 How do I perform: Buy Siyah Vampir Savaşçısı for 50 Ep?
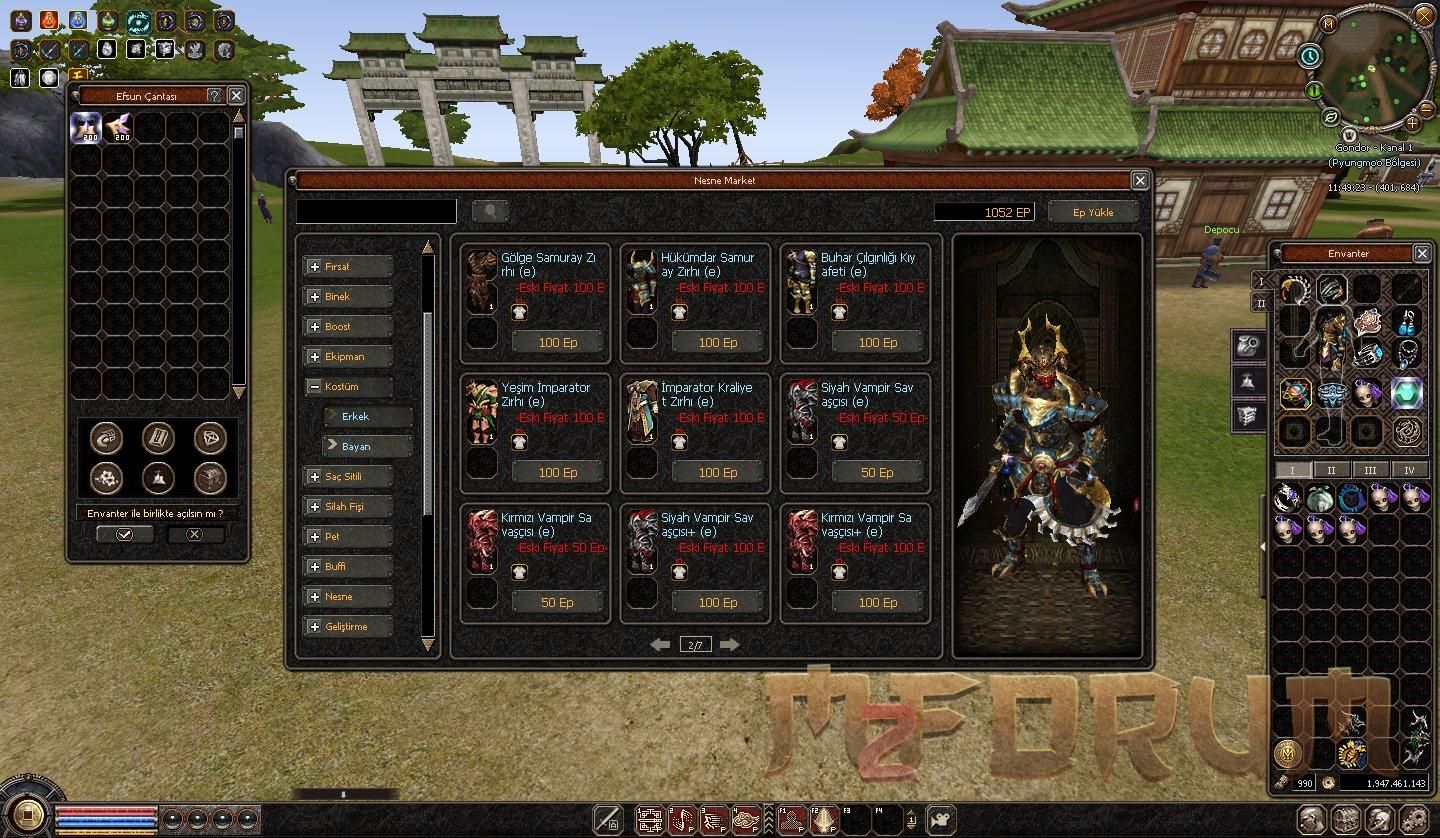coord(877,473)
